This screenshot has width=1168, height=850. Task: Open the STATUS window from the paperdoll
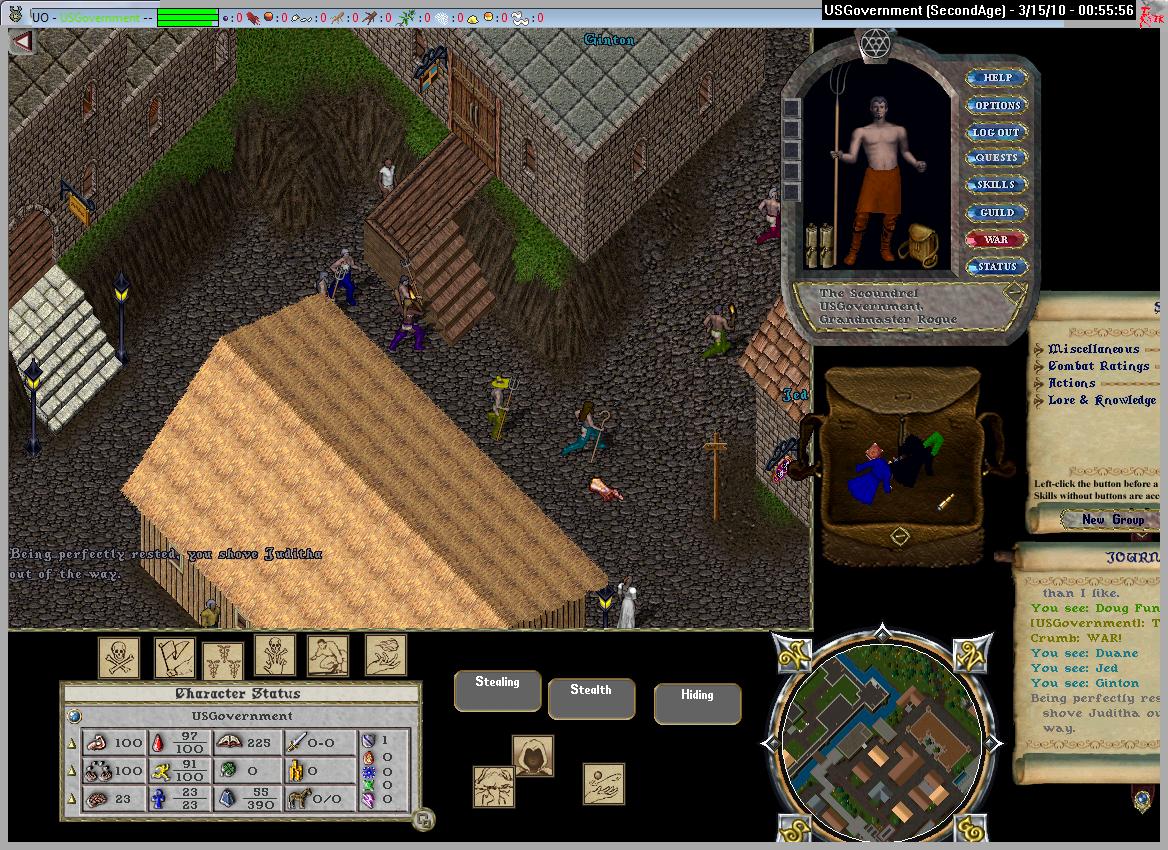[996, 266]
